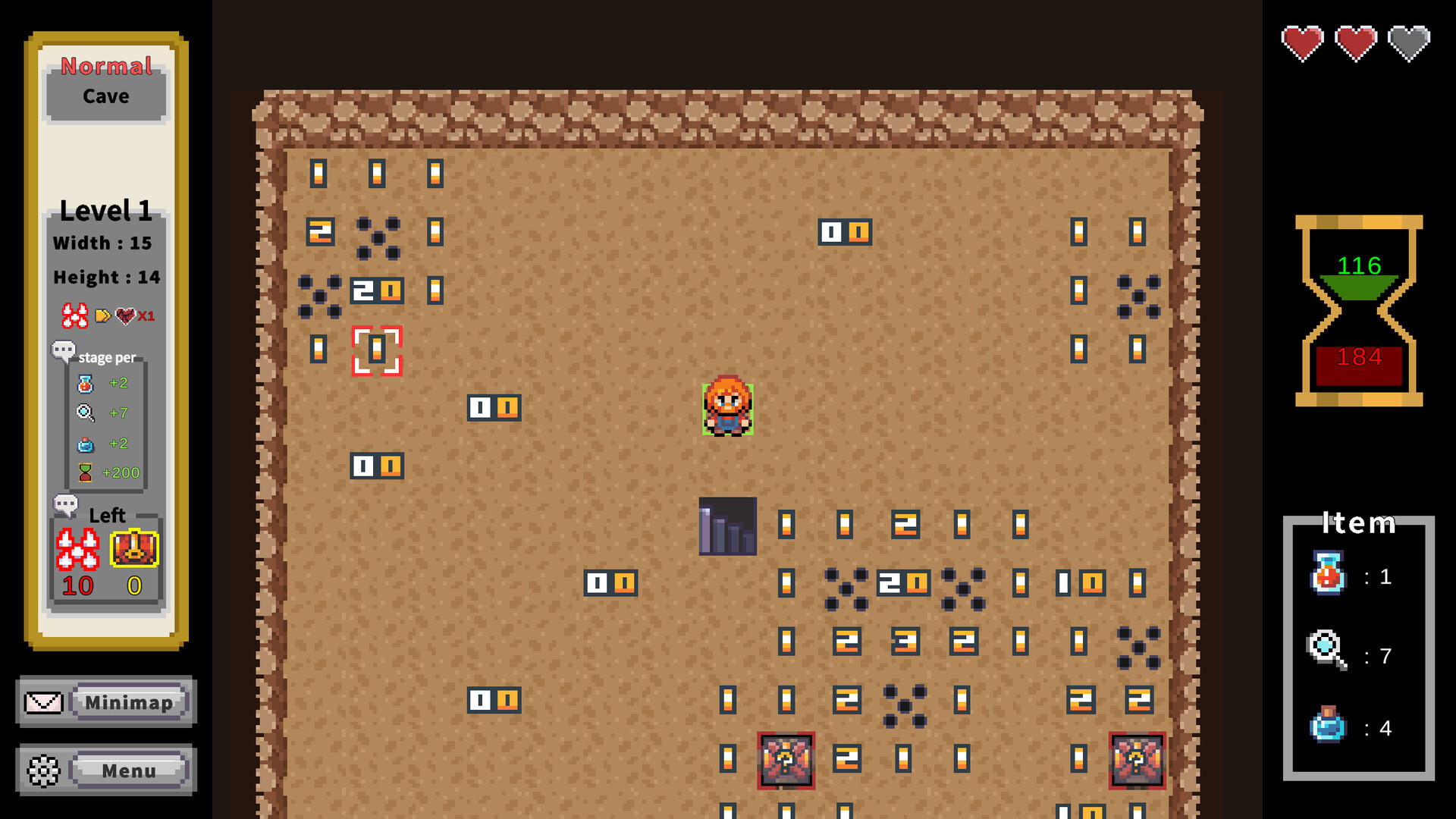Click the gray empty heart
Screen dimensions: 1456x819
click(x=1409, y=43)
